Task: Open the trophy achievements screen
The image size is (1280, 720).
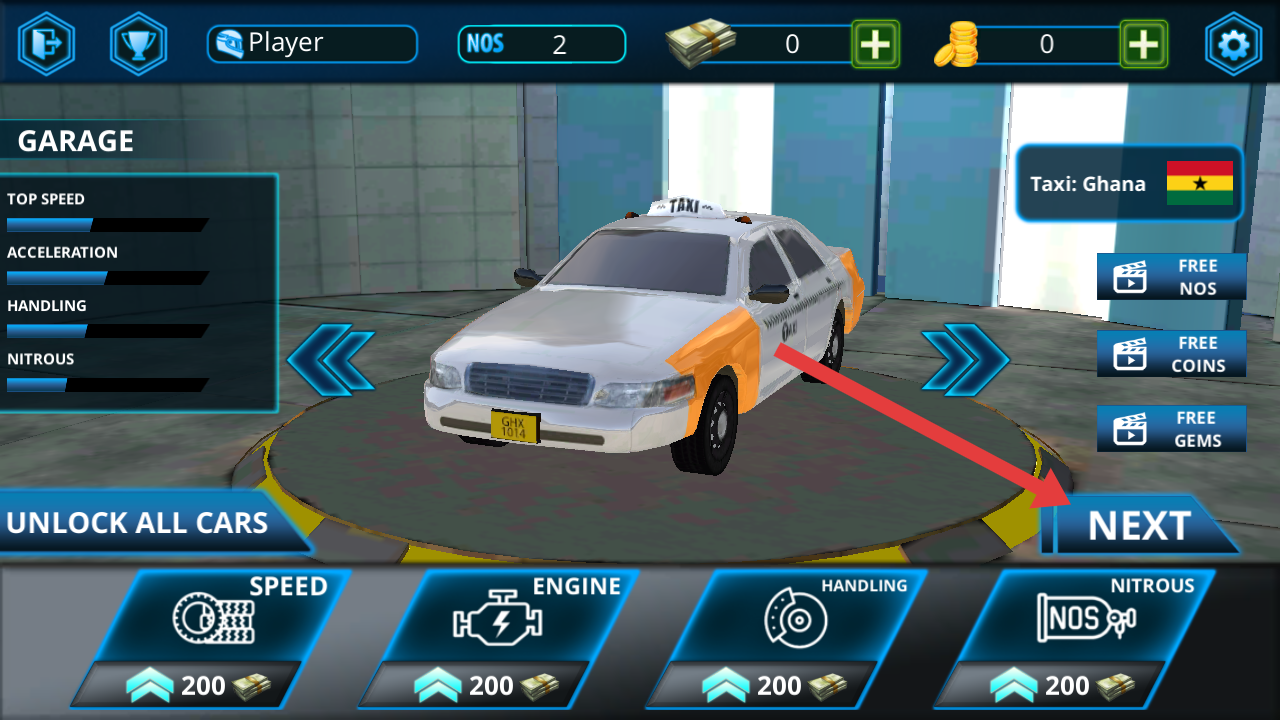Action: (138, 44)
